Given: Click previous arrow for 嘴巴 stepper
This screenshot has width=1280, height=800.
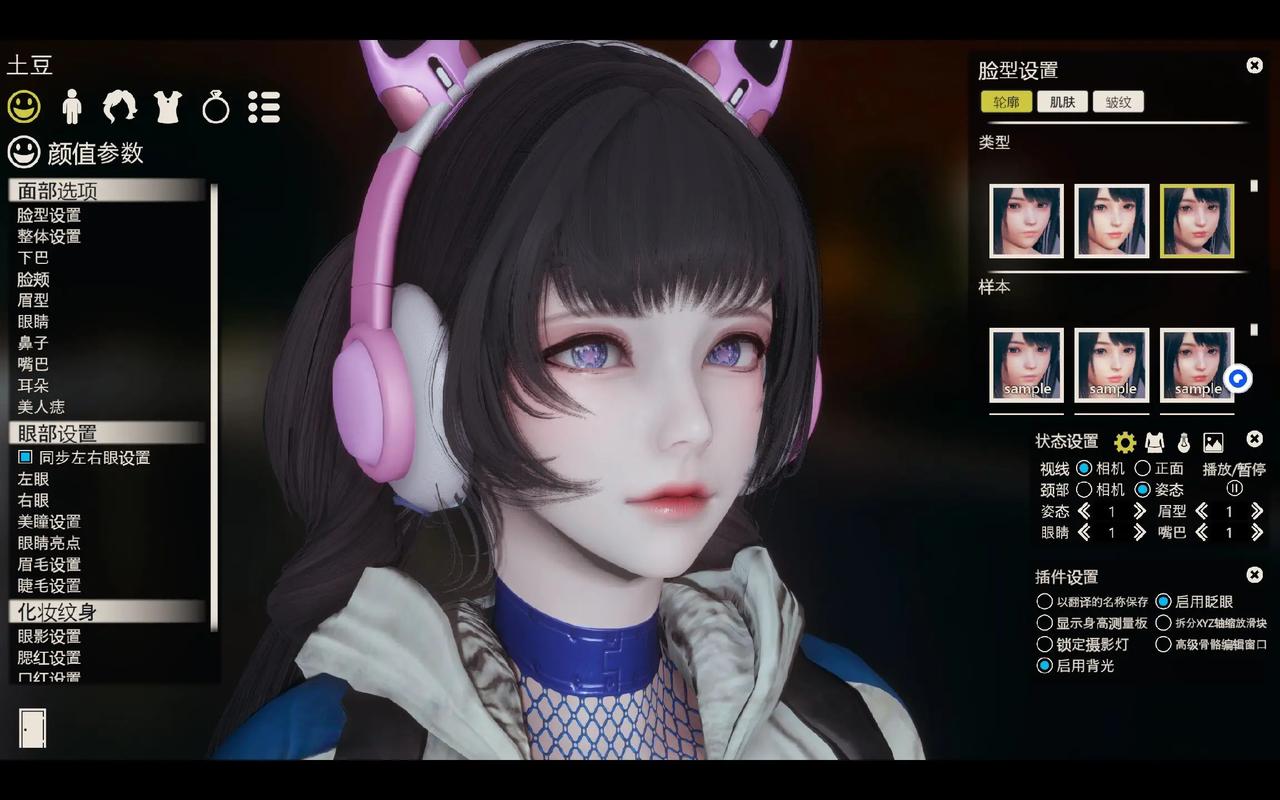Looking at the screenshot, I should tap(1201, 533).
